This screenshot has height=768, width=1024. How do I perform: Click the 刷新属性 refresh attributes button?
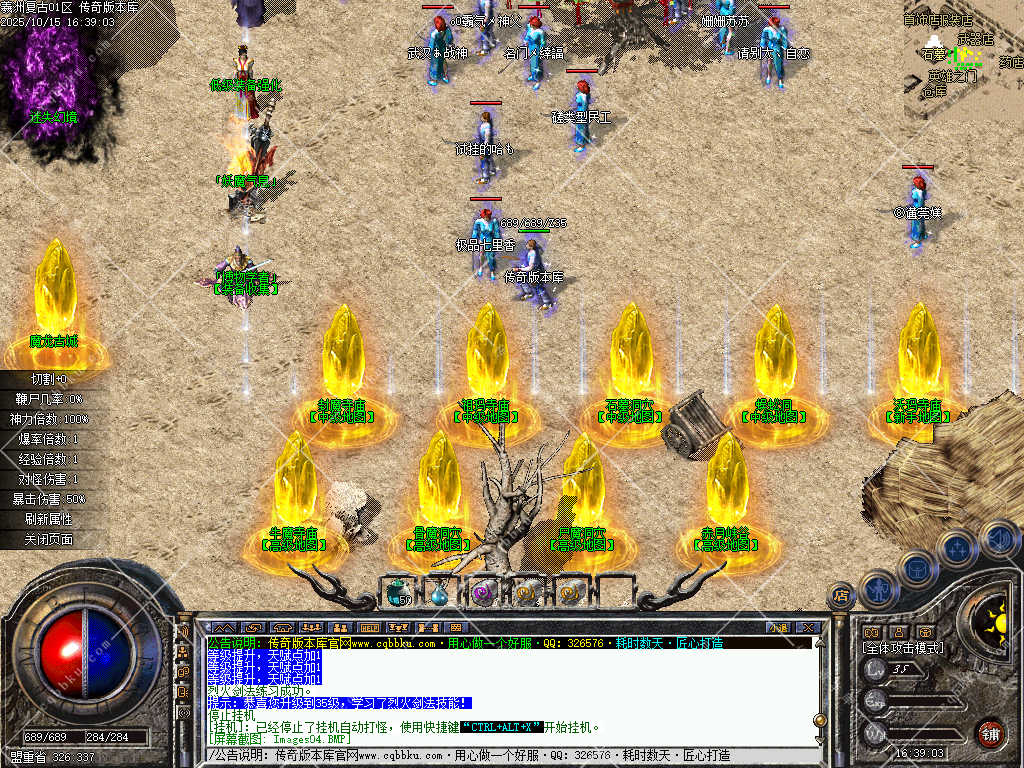click(50, 519)
